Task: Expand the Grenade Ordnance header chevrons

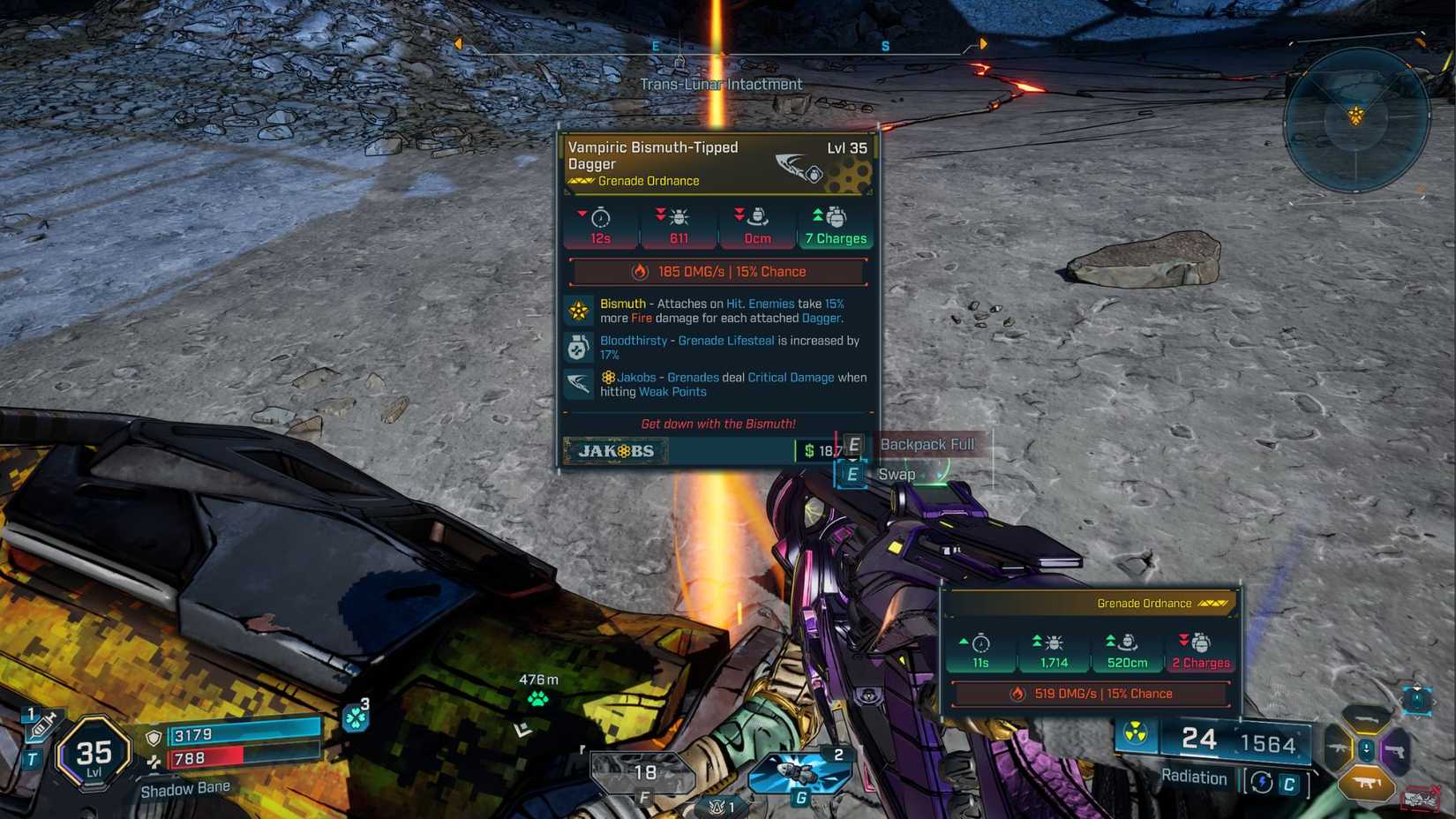Action: pos(1212,604)
